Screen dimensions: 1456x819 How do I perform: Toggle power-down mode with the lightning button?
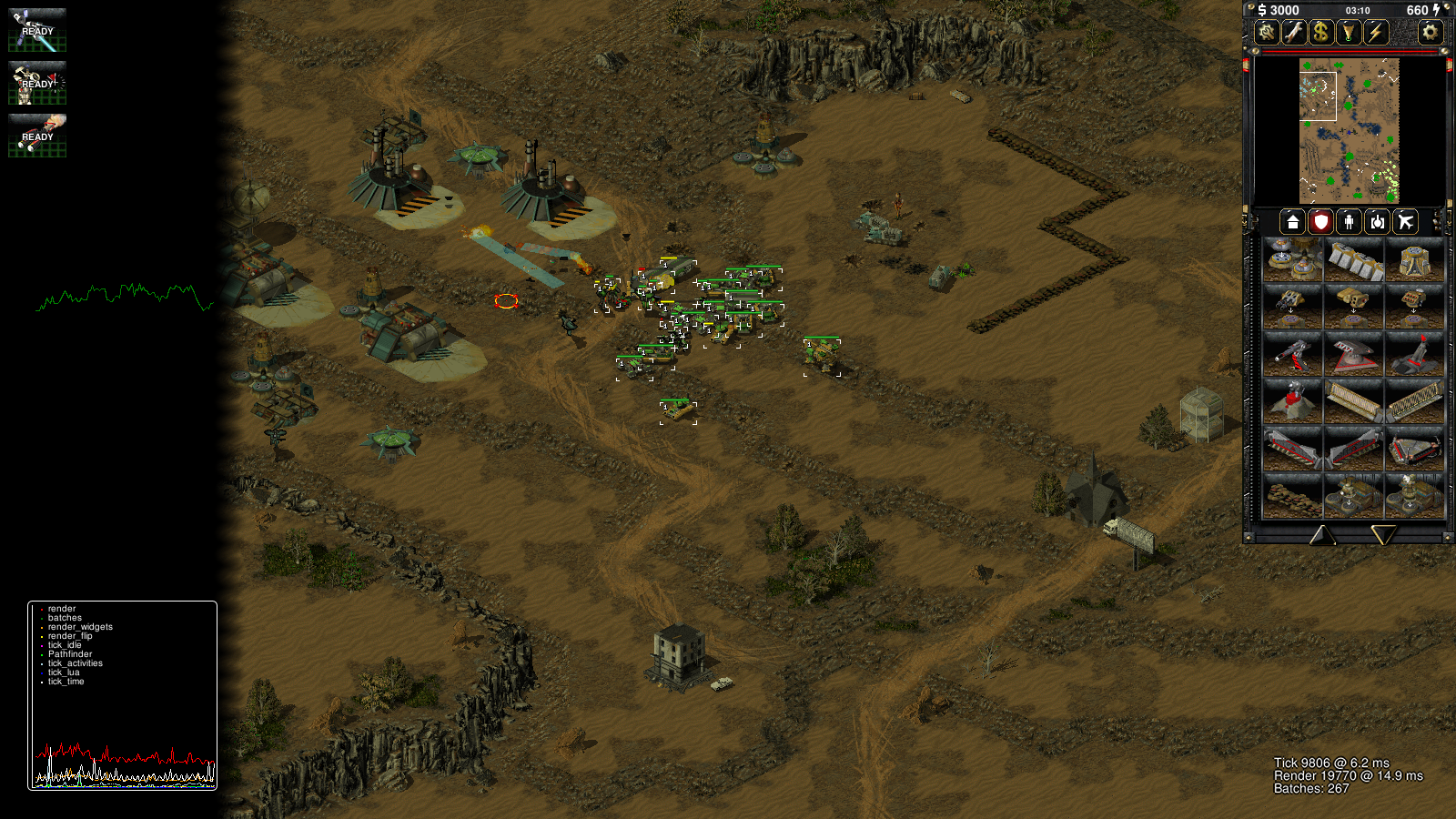pos(1376,33)
